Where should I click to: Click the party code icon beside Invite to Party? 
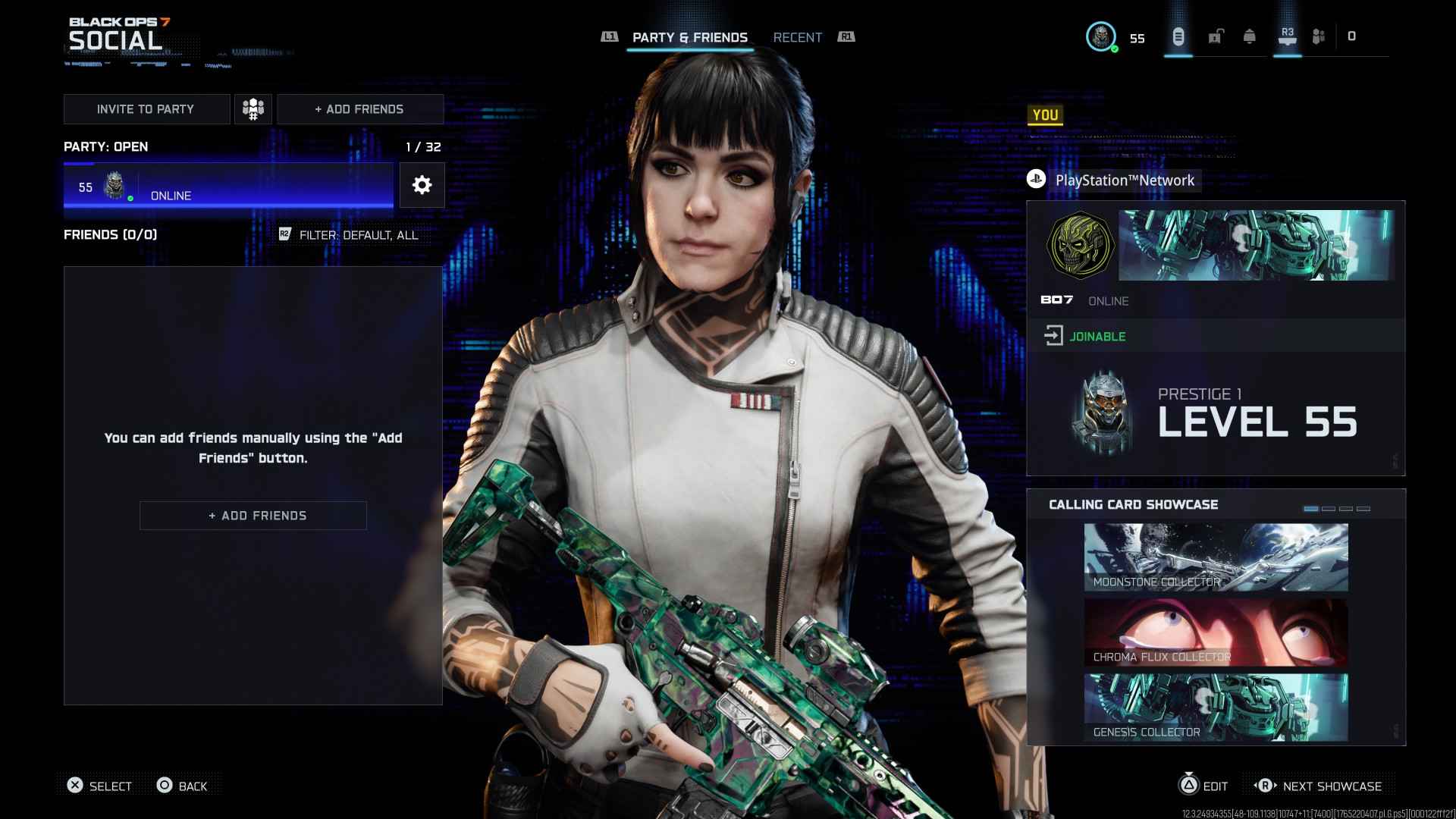click(x=253, y=108)
